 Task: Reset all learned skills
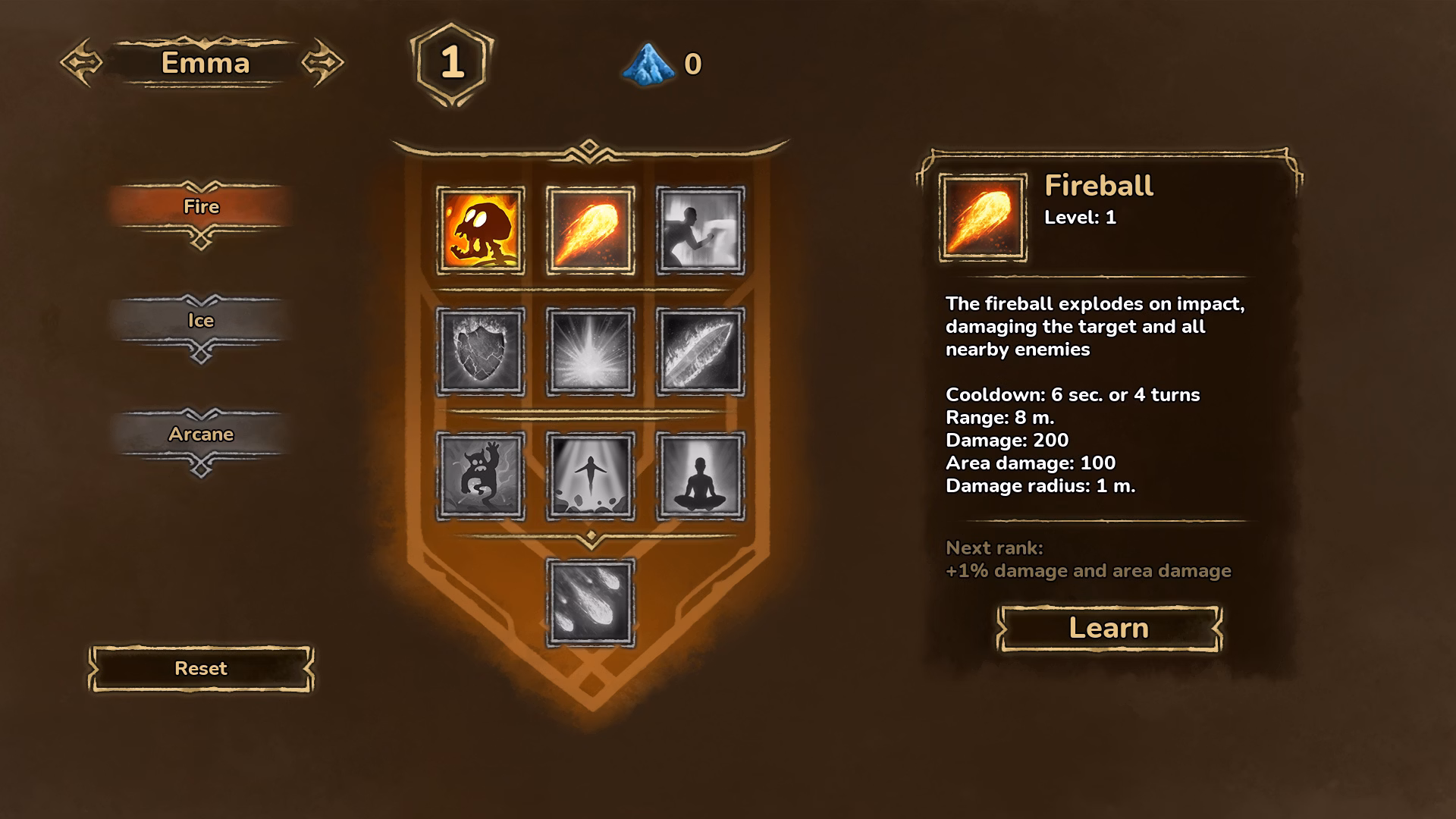point(201,668)
